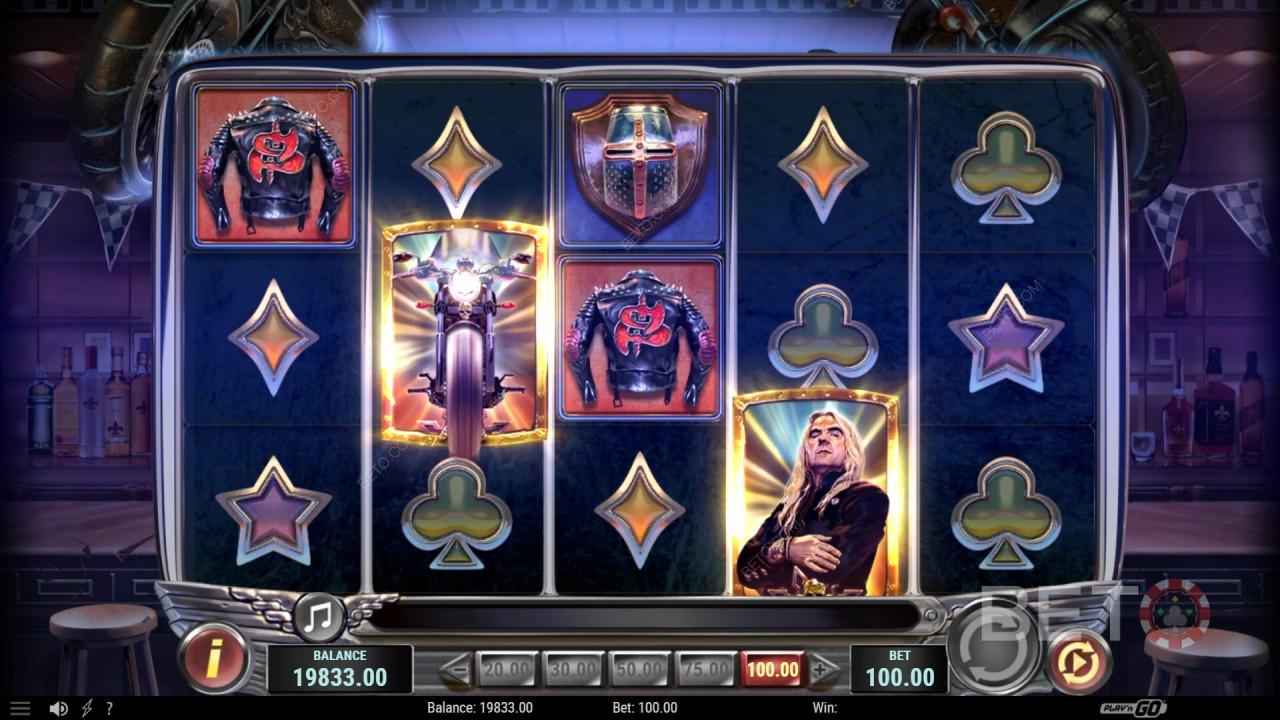Viewport: 1280px width, 720px height.
Task: Select the 20.00 bet amount
Action: pos(507,670)
